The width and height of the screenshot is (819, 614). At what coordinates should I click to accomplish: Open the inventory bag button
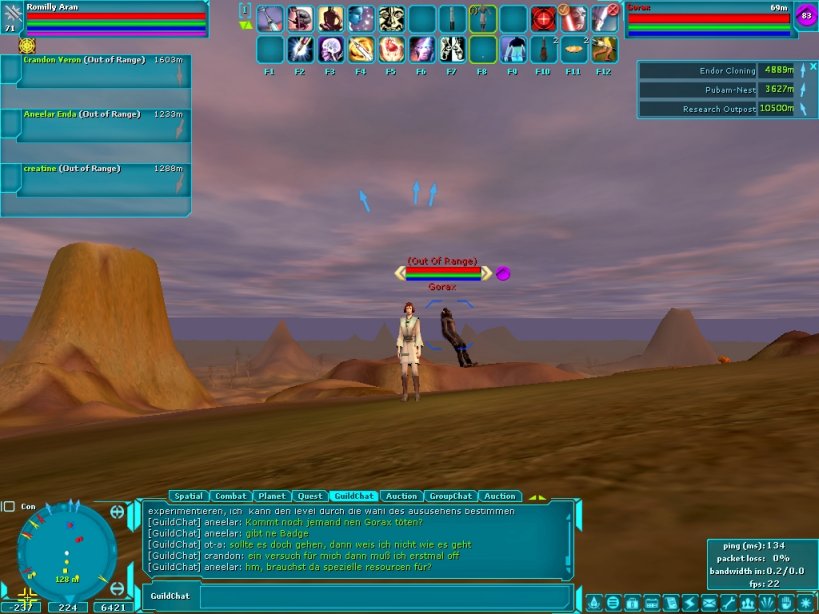pyautogui.click(x=632, y=603)
